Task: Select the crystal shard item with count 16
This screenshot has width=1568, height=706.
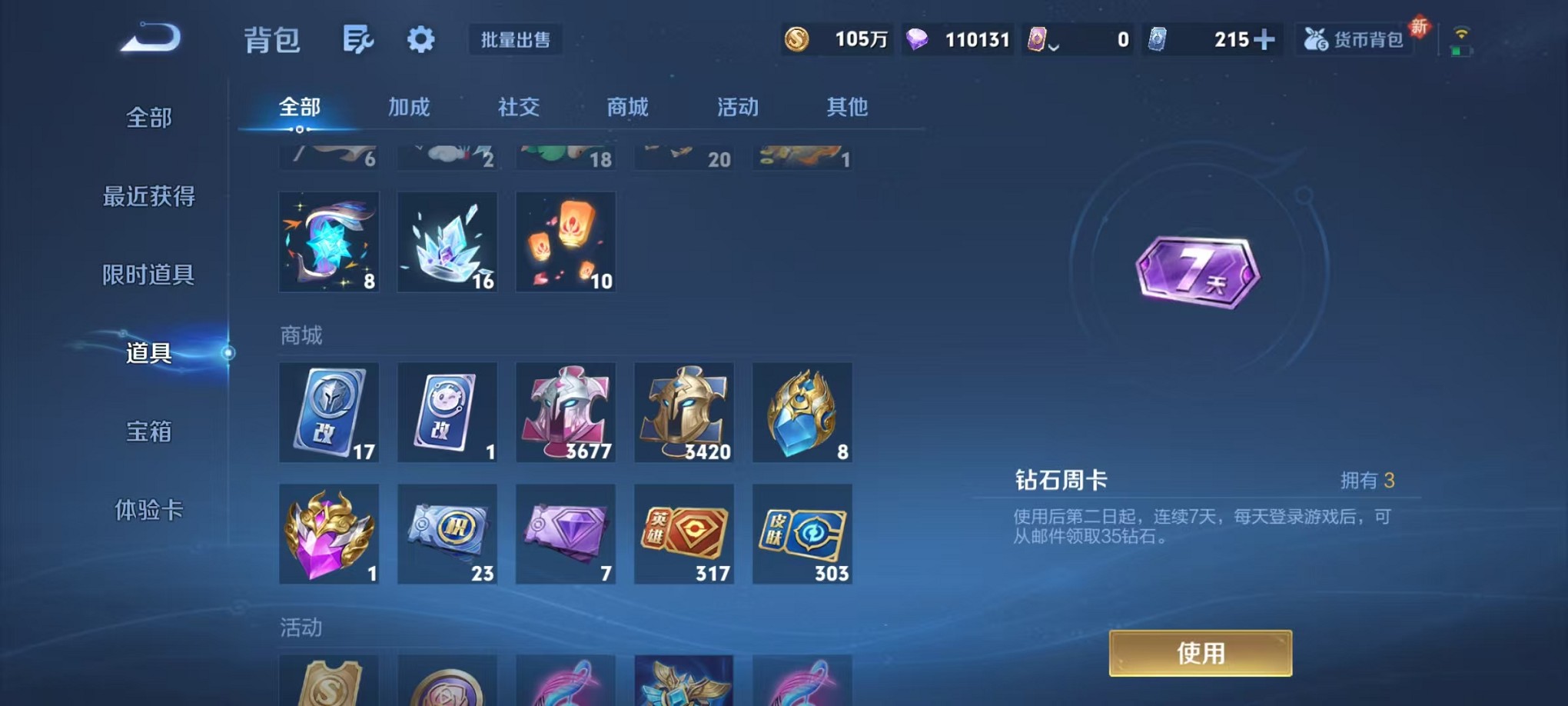Action: (447, 242)
